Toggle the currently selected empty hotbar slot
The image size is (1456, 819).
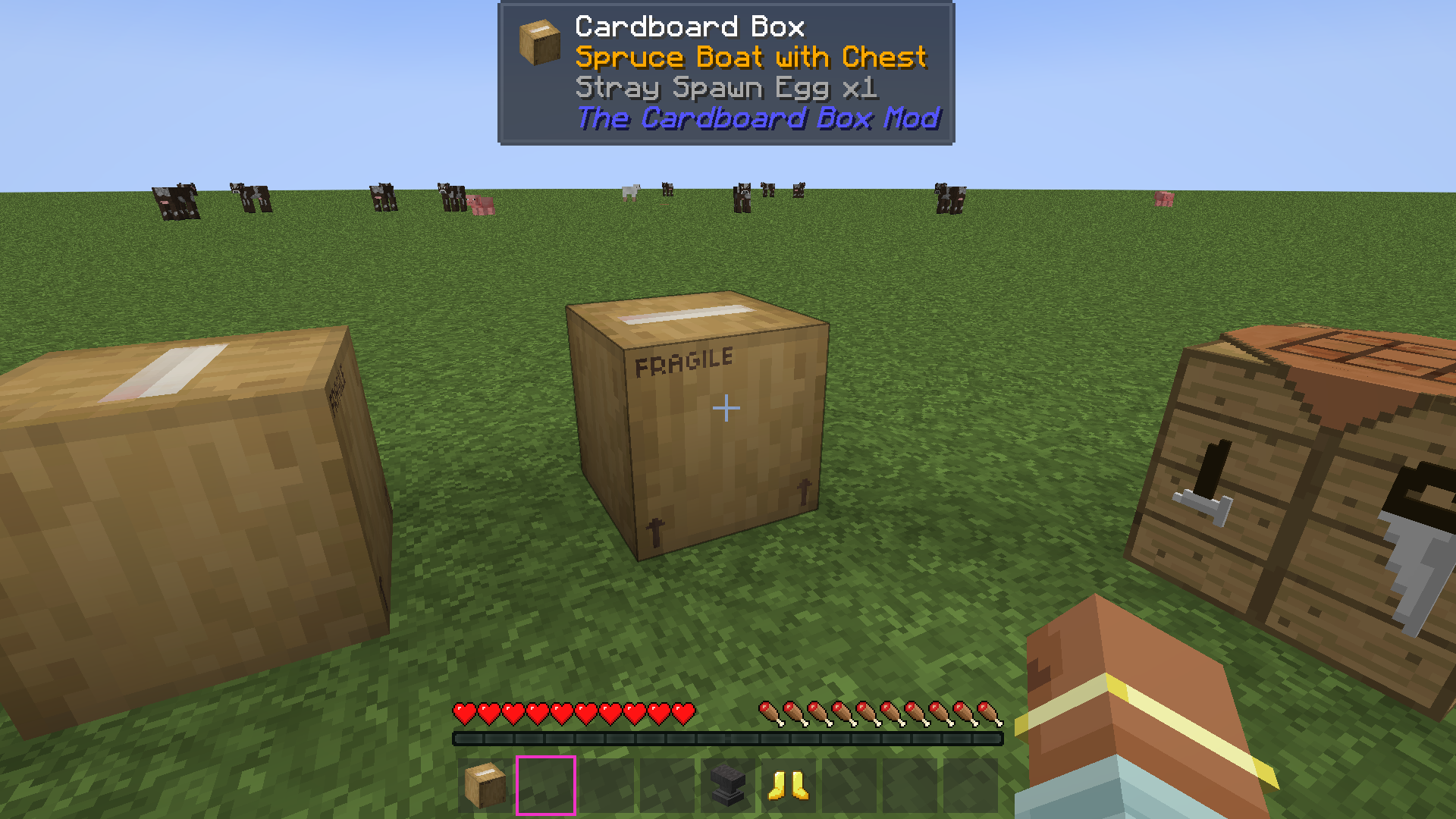click(x=546, y=785)
